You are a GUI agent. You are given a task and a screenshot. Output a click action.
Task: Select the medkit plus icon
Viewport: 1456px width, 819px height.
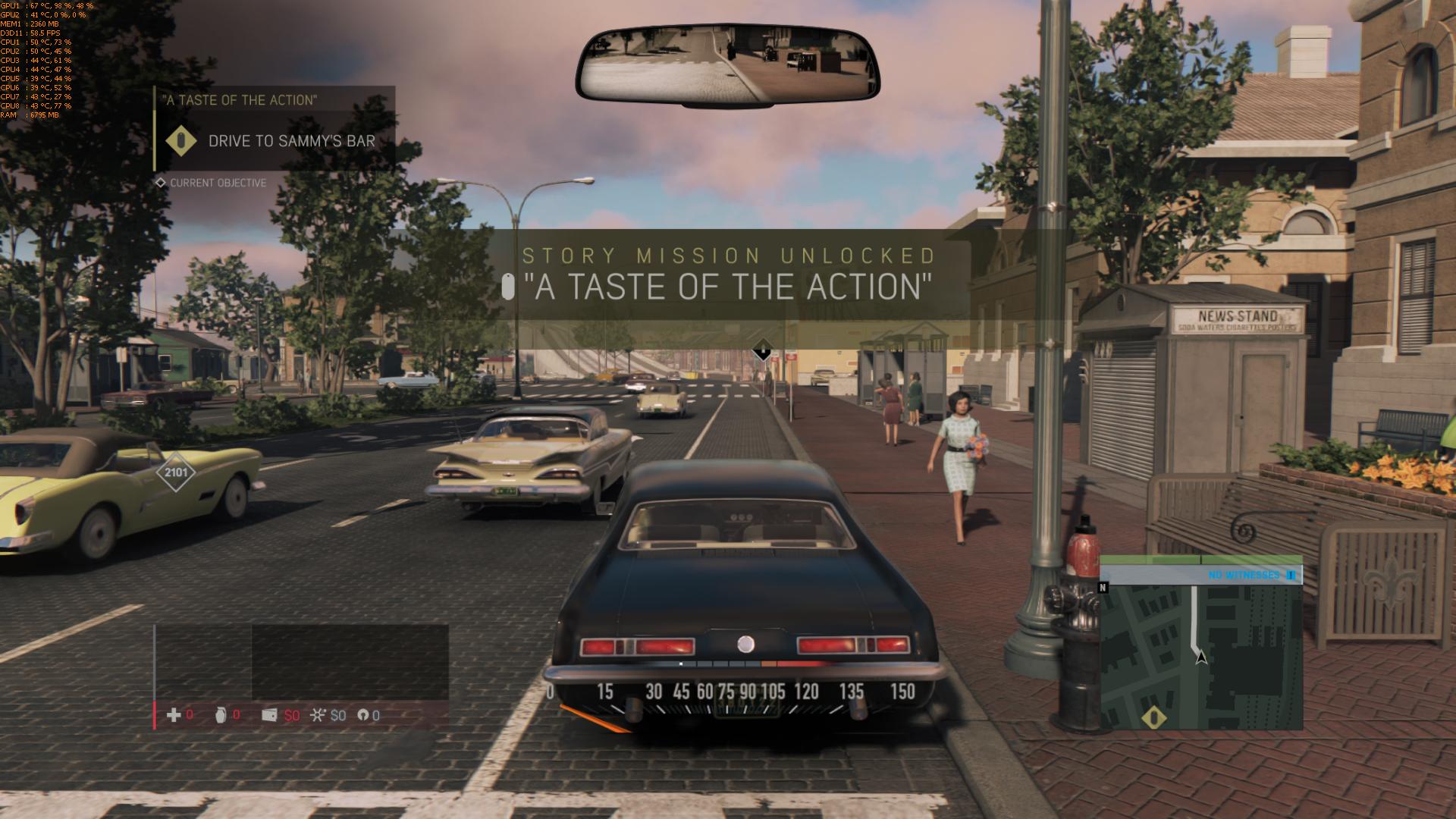[174, 715]
